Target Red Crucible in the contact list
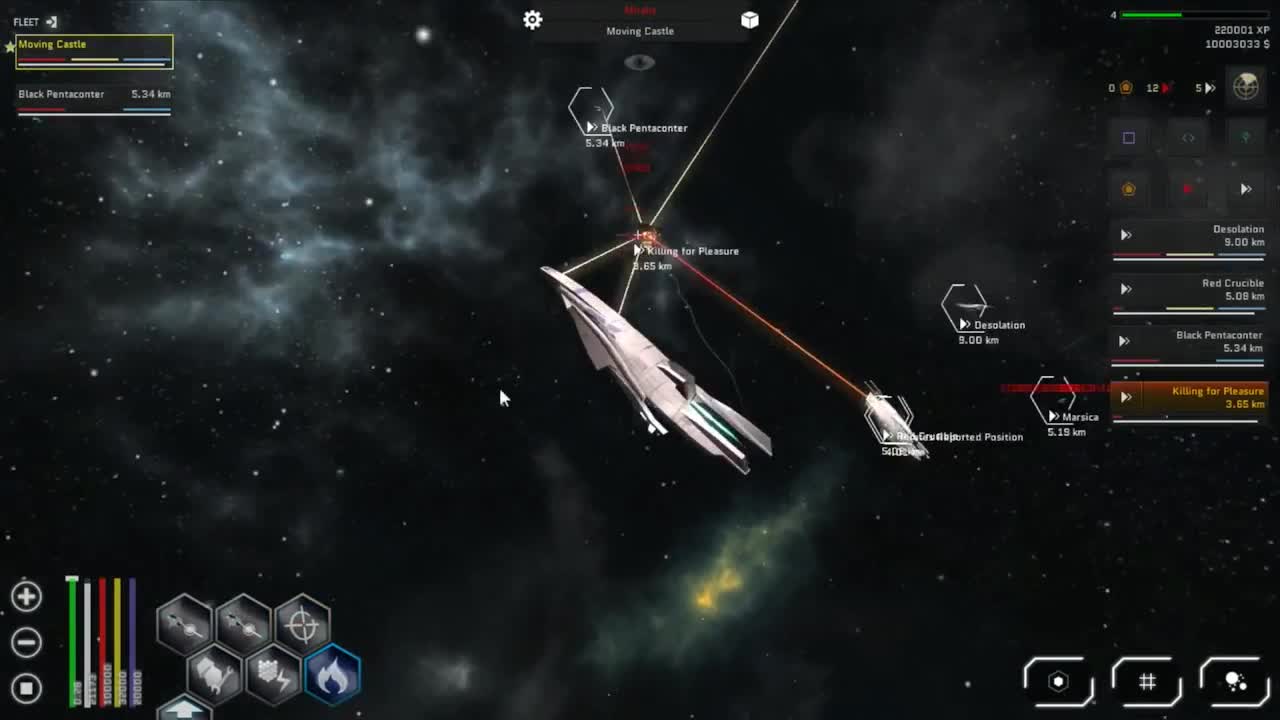This screenshot has height=720, width=1280. [1188, 291]
